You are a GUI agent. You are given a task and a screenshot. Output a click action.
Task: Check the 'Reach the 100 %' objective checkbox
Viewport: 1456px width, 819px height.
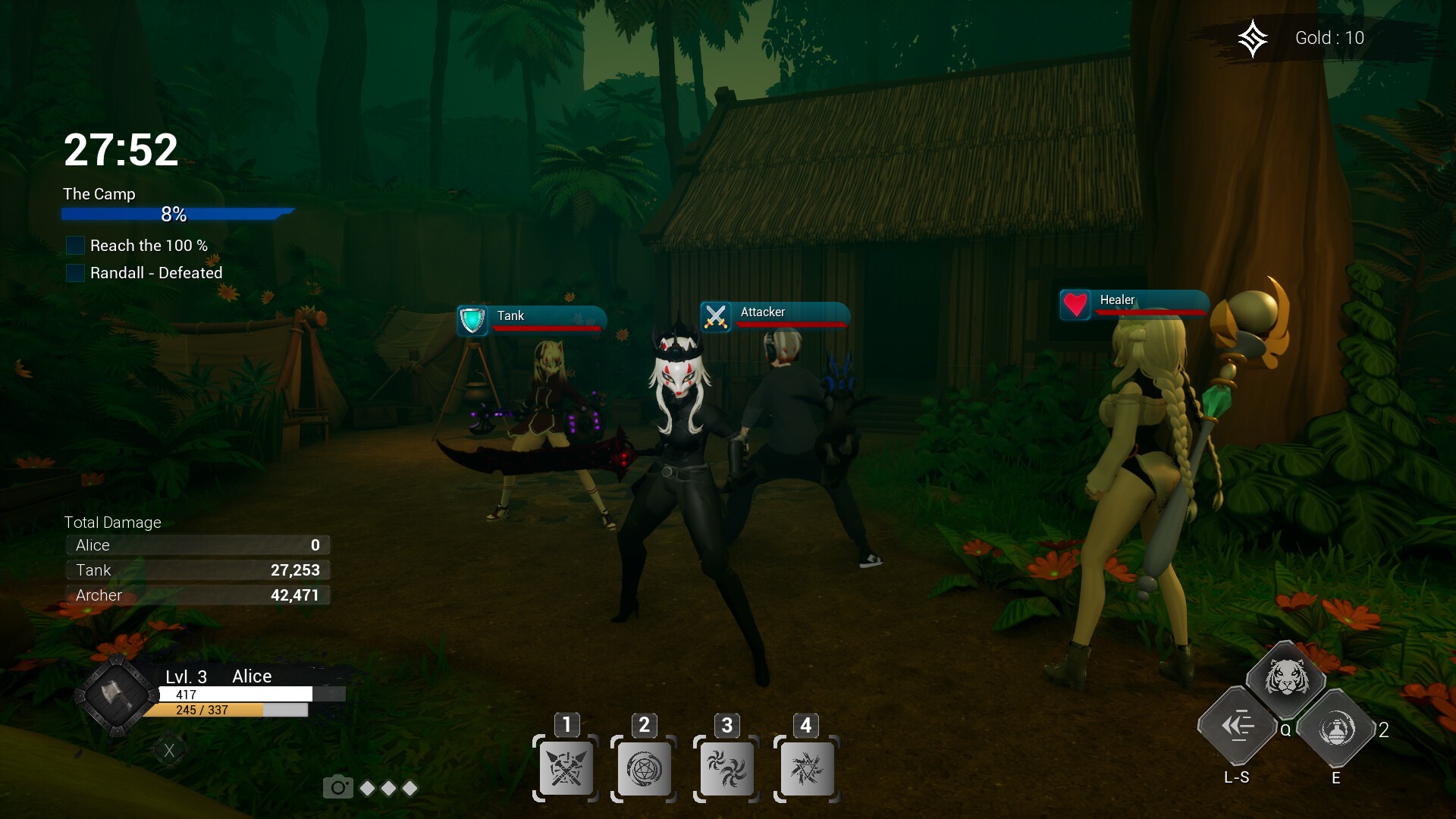[75, 245]
